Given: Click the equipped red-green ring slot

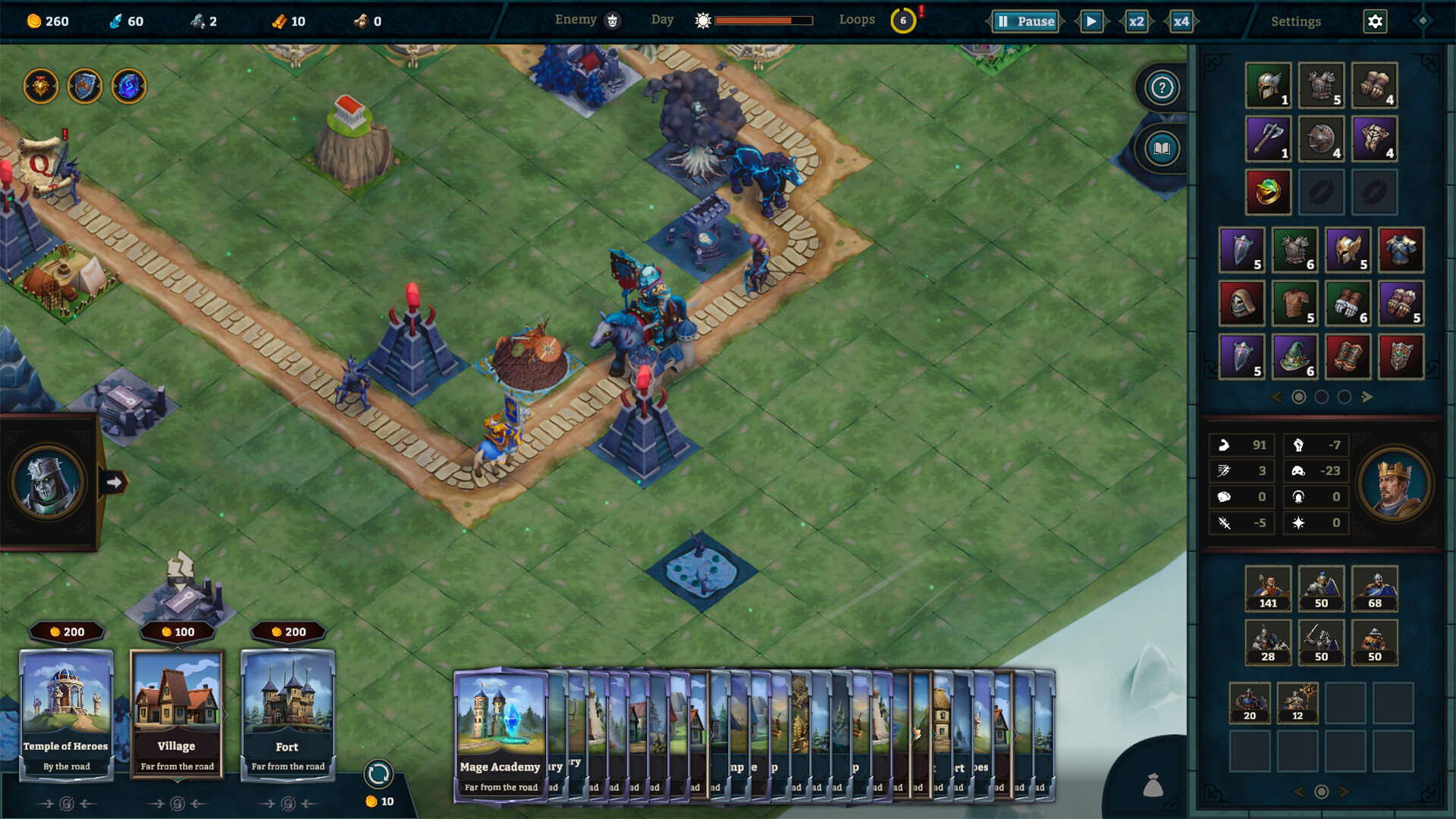Looking at the screenshot, I should (1268, 191).
